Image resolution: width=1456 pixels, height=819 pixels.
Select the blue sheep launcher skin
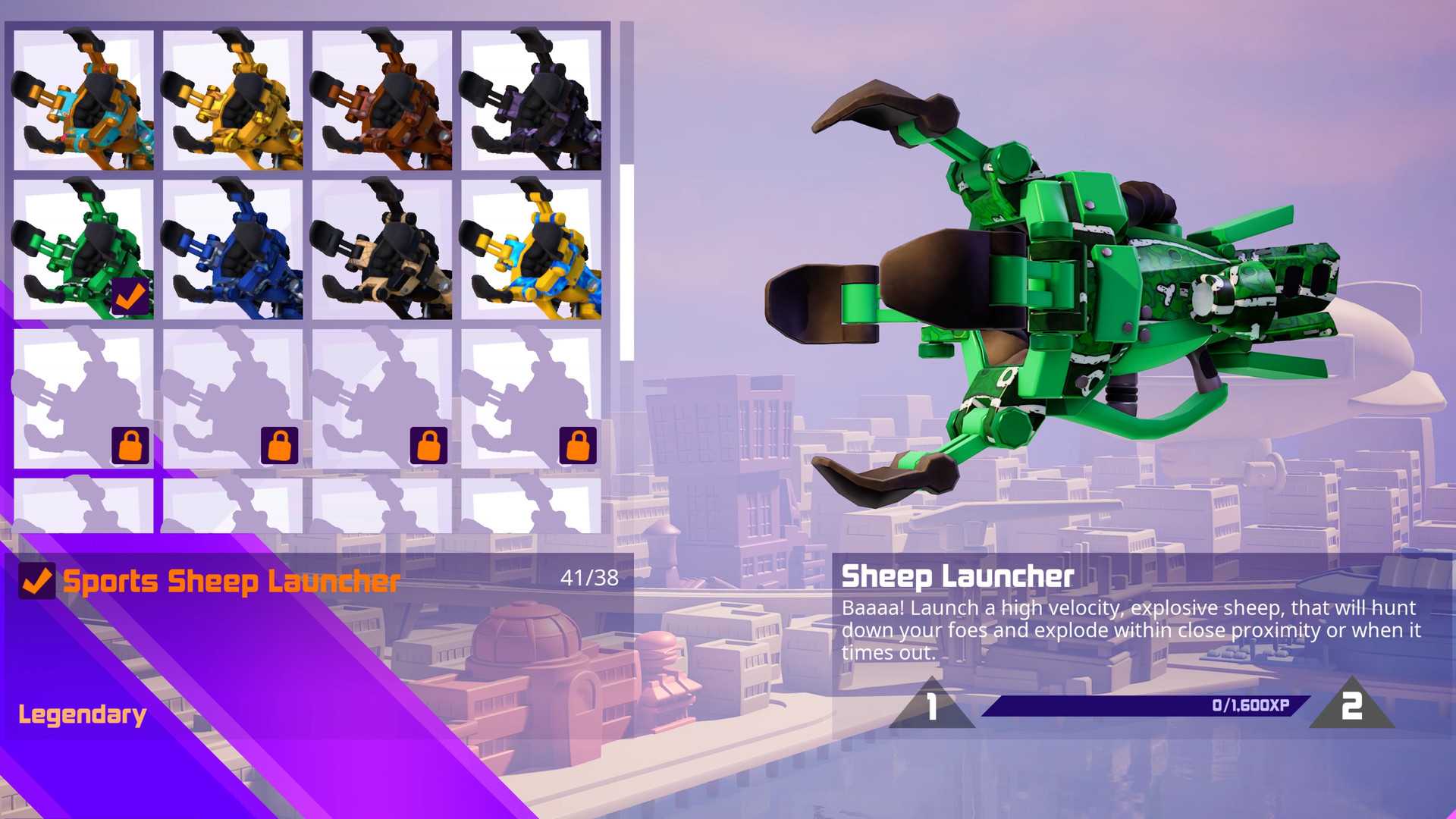(x=233, y=250)
